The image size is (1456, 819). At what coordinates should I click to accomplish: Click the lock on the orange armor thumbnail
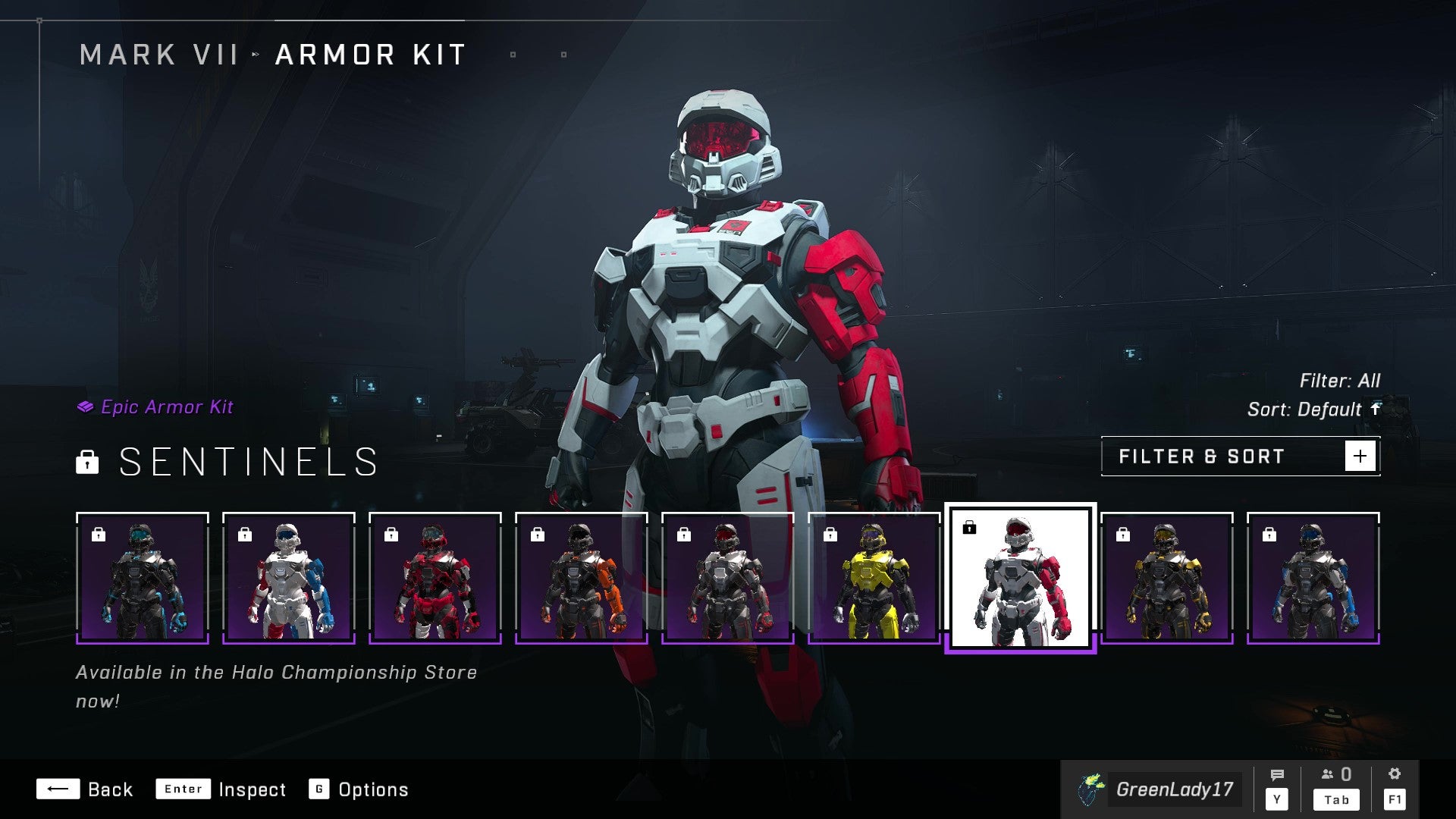click(x=537, y=535)
